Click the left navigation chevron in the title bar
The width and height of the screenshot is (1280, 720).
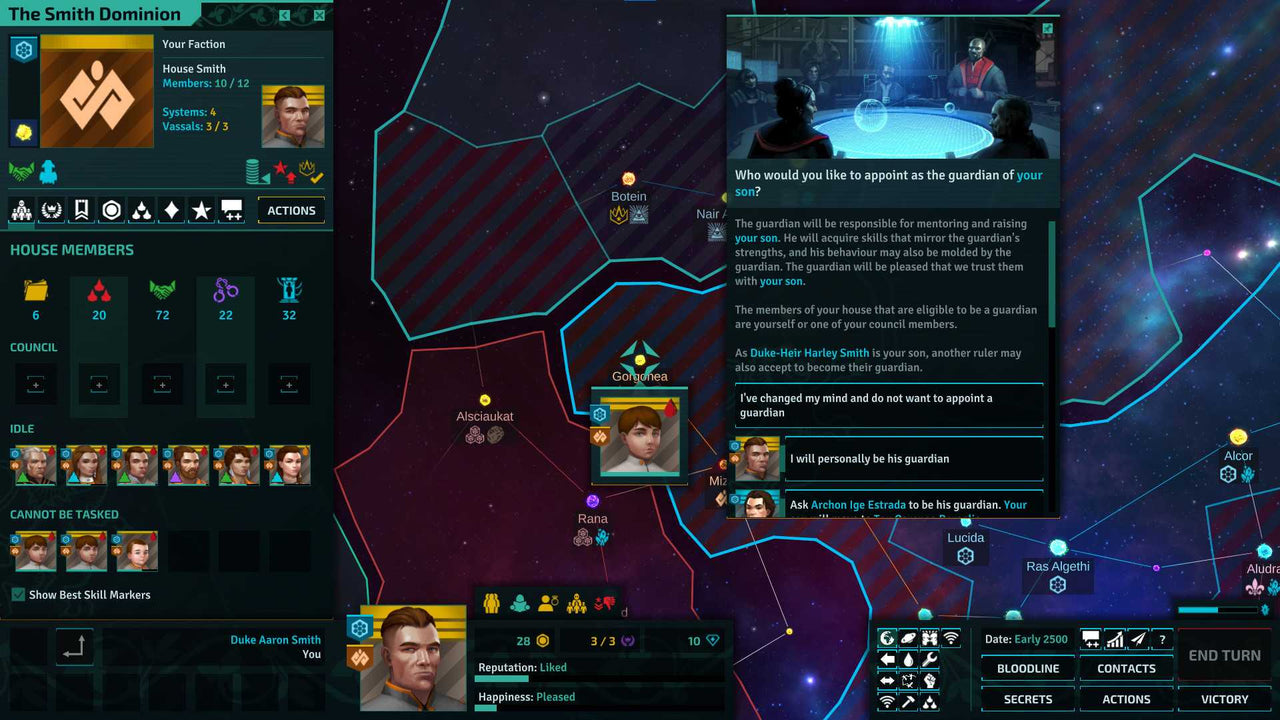coord(285,15)
